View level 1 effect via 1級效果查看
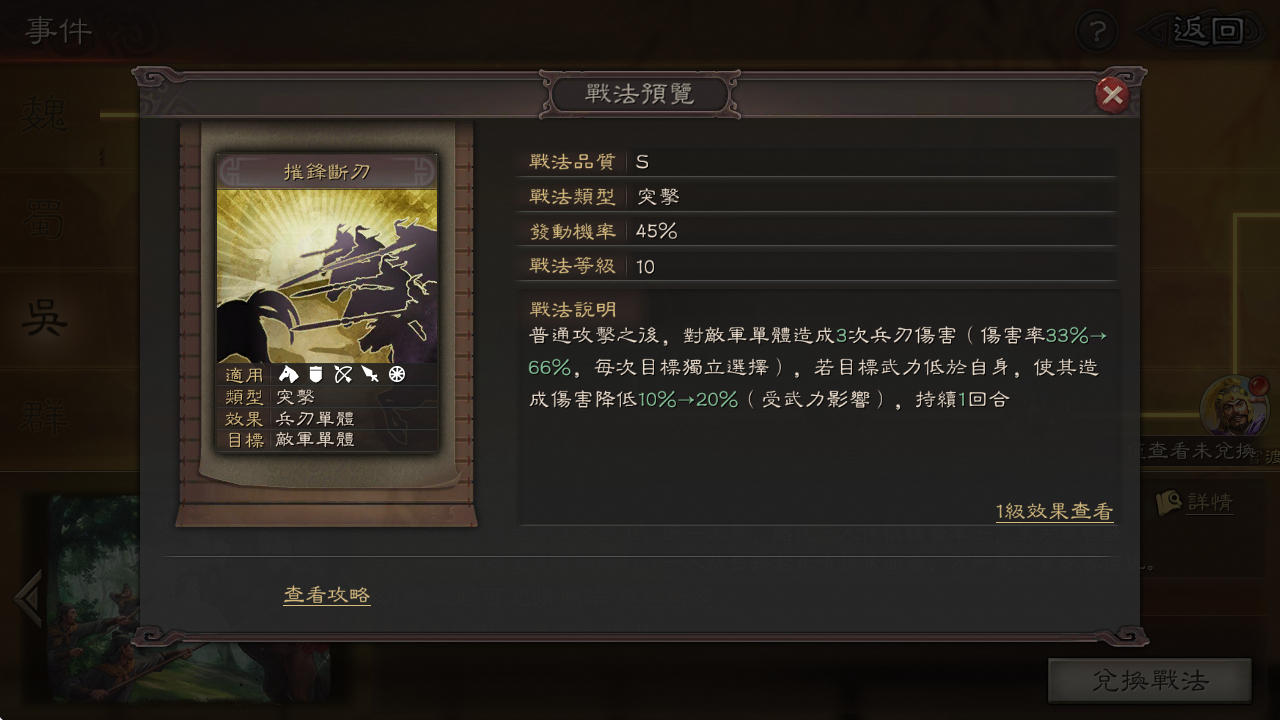Screen dimensions: 1280x720 (x=1055, y=510)
